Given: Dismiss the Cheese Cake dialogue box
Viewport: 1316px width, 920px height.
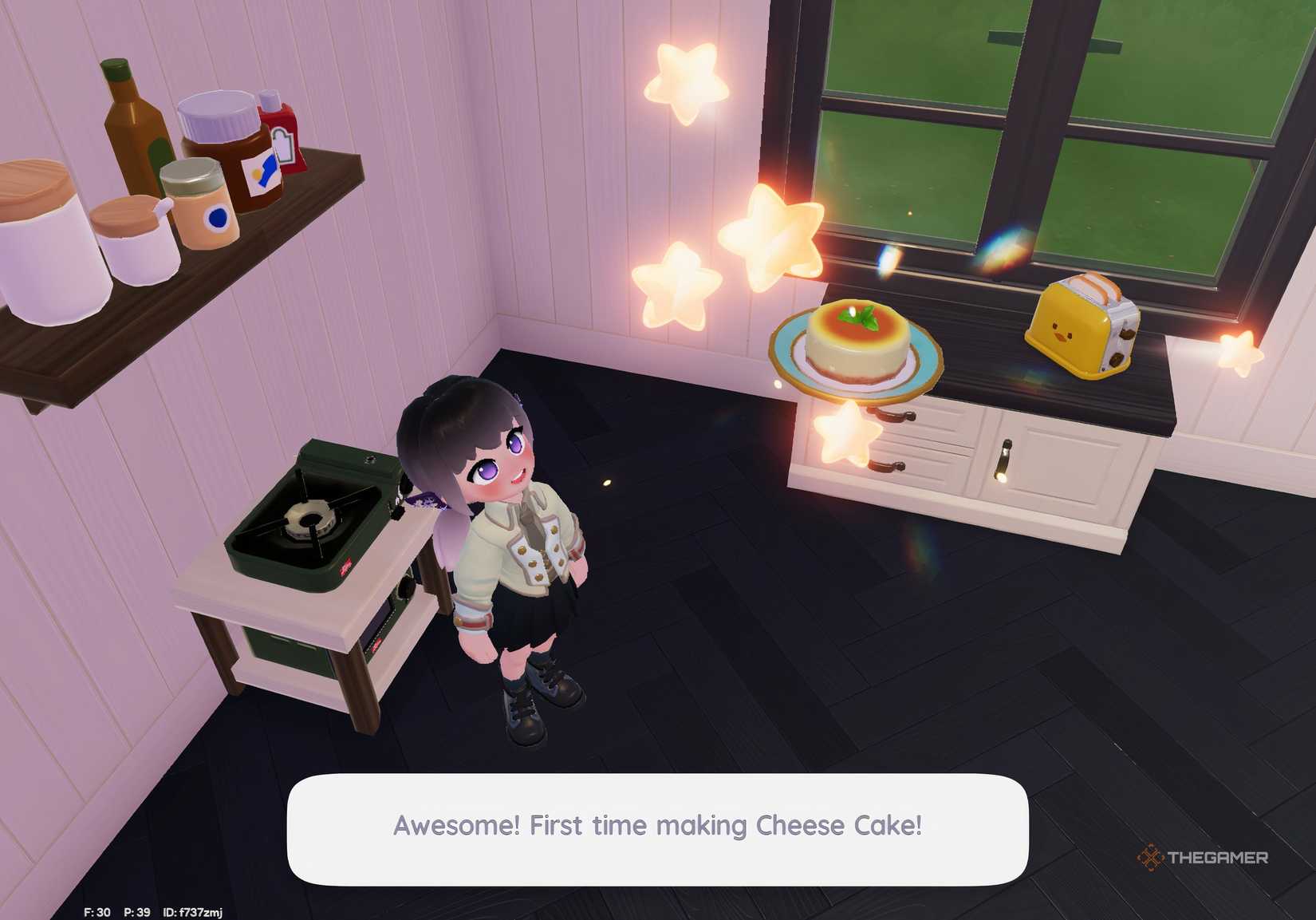Looking at the screenshot, I should click(658, 826).
